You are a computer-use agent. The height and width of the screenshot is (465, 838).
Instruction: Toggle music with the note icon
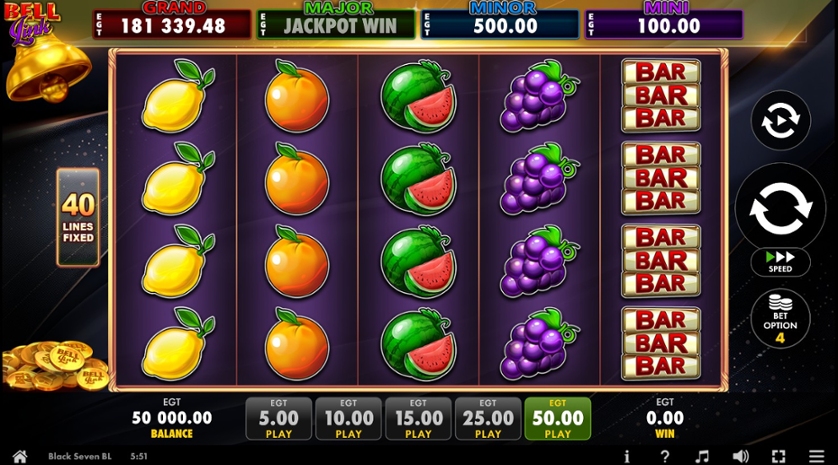[x=702, y=456]
